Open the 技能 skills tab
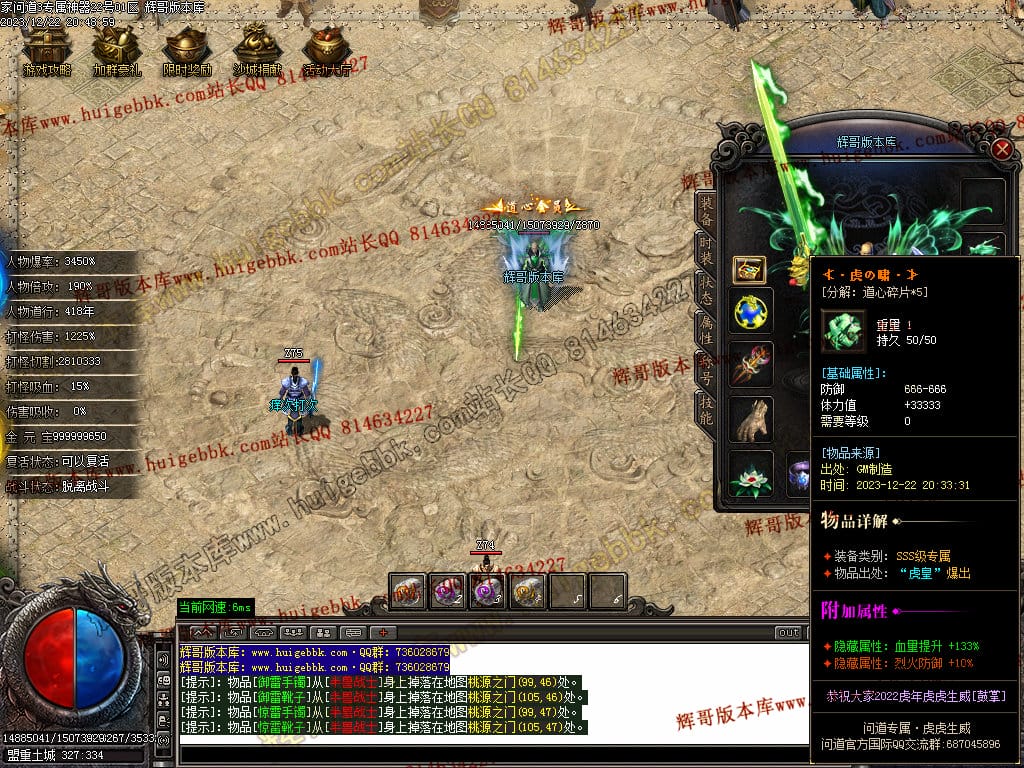The height and width of the screenshot is (768, 1024). [706, 408]
